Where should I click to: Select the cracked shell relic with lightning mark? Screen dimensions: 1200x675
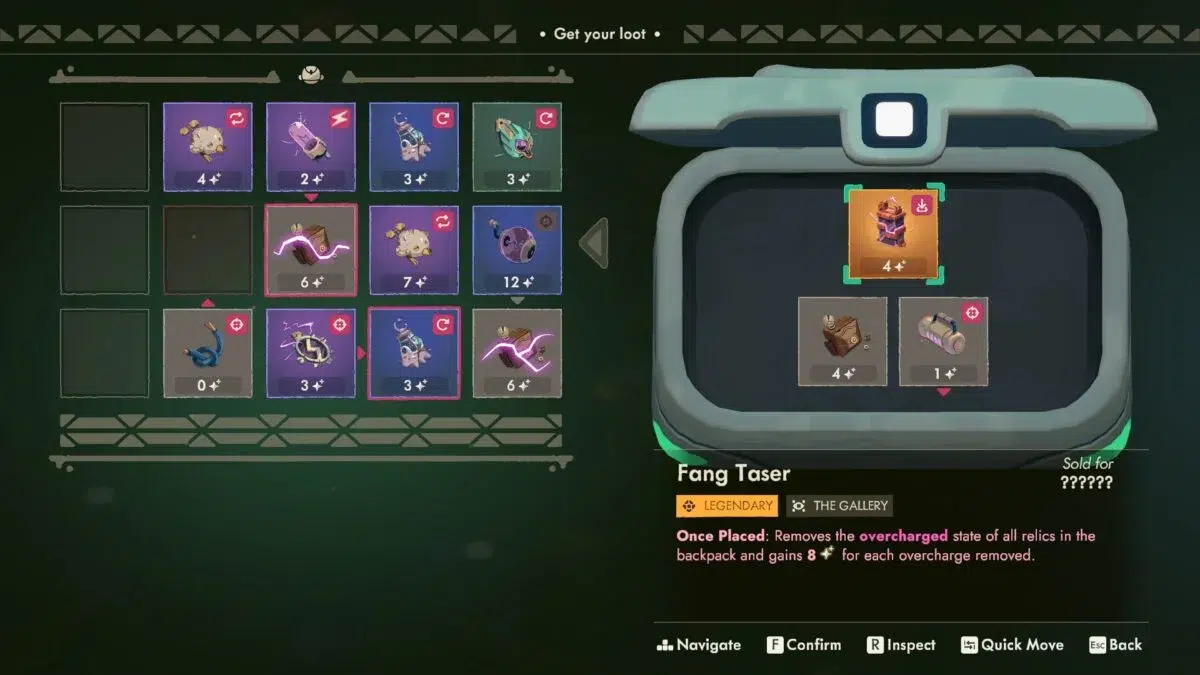coord(311,353)
